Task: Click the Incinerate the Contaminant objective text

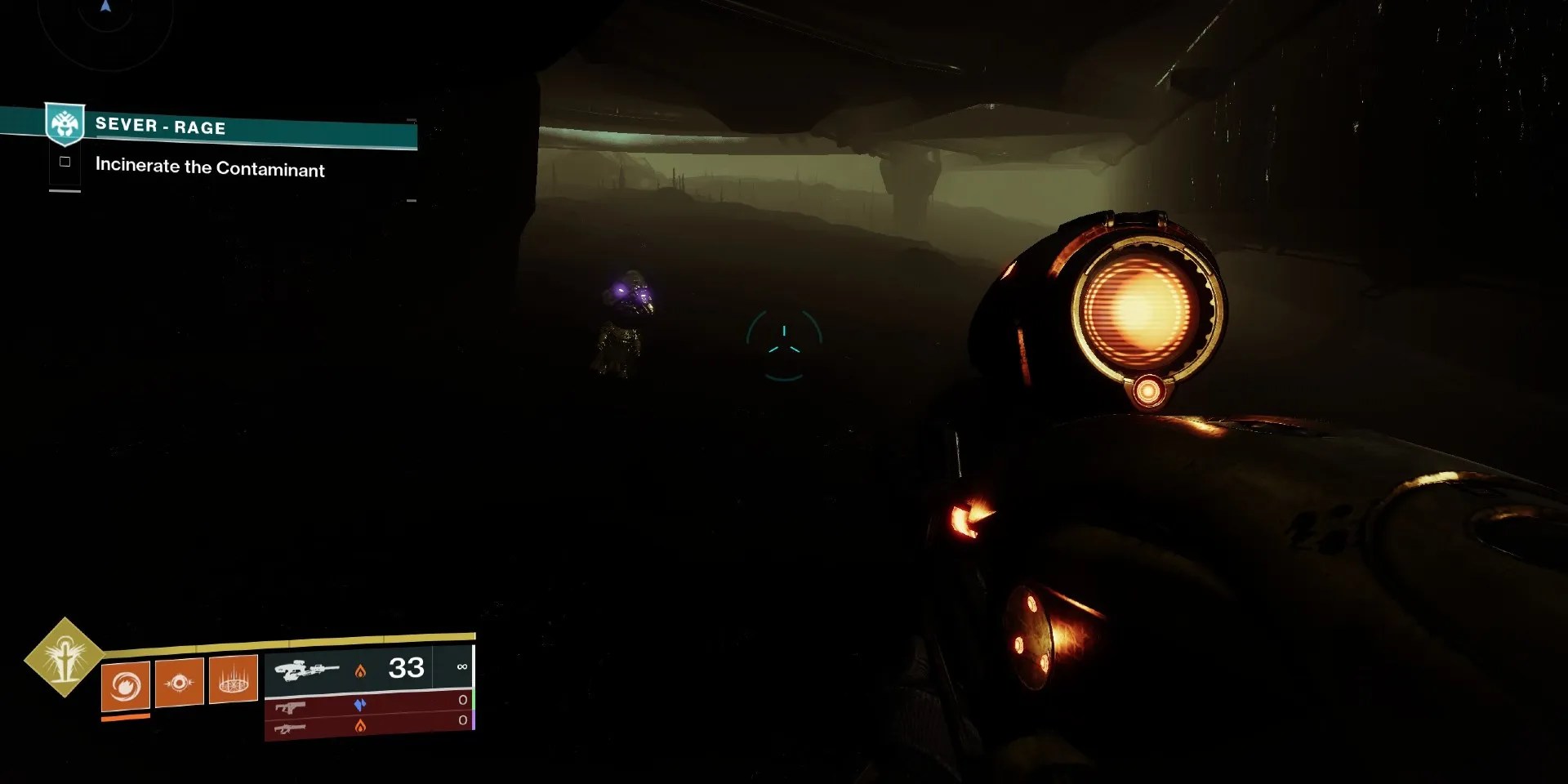Action: (x=210, y=168)
